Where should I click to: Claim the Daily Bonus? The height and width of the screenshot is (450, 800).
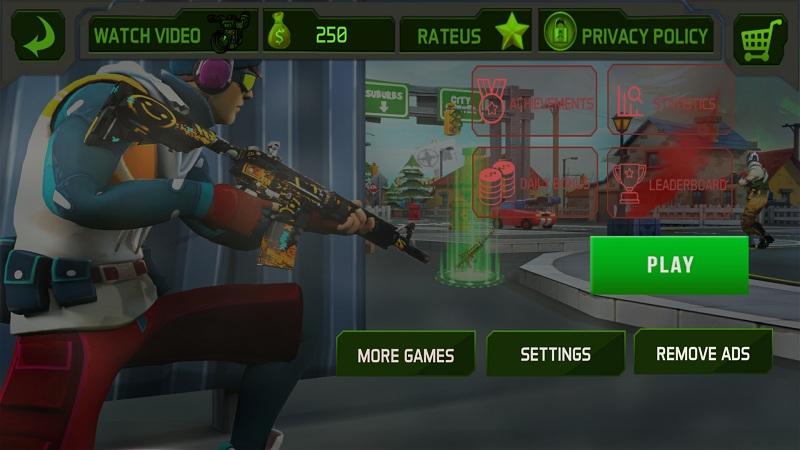pyautogui.click(x=534, y=184)
